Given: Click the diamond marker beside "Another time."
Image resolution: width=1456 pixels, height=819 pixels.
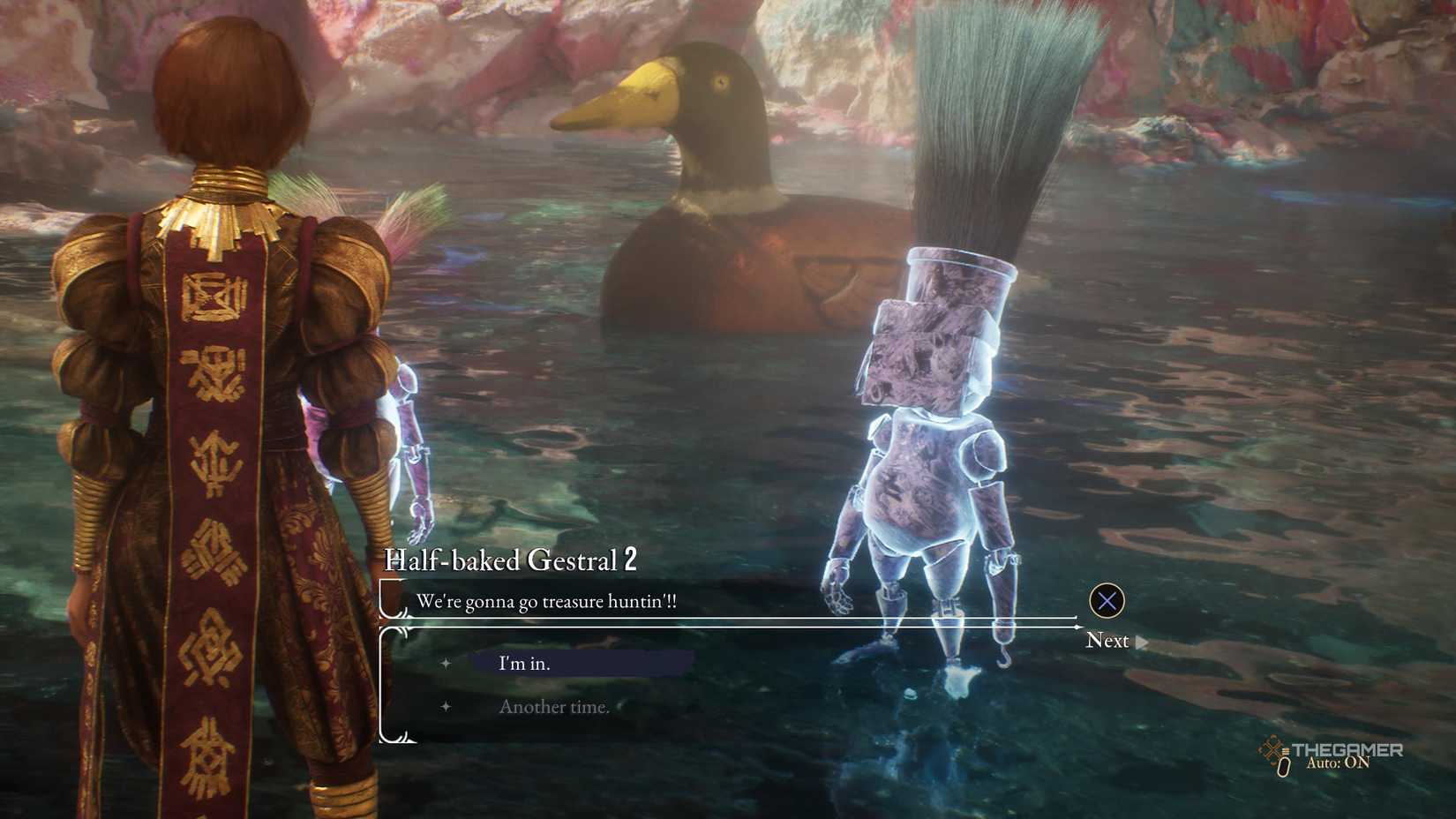Looking at the screenshot, I should 447,707.
